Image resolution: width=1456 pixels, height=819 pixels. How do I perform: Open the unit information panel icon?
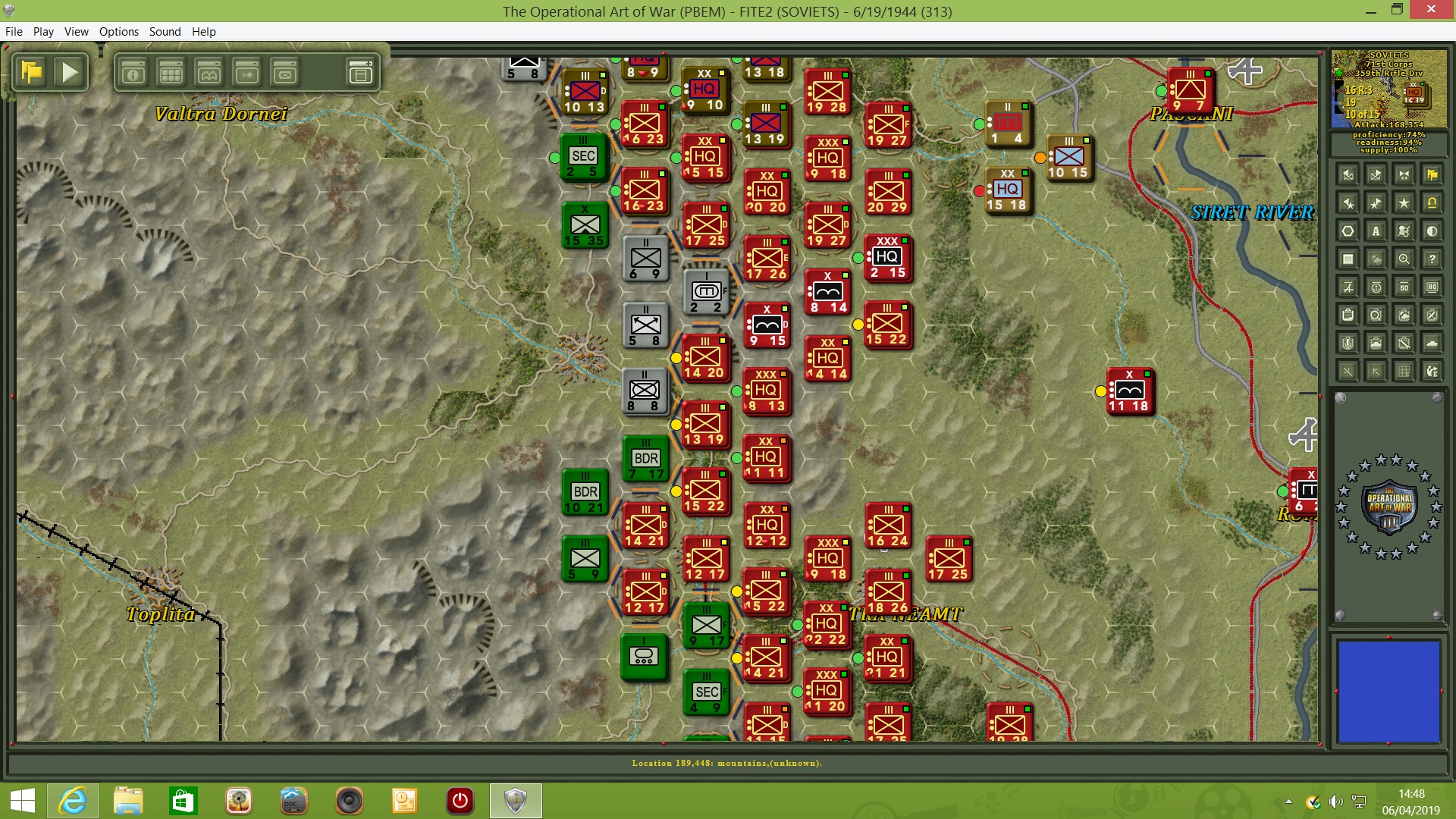133,73
